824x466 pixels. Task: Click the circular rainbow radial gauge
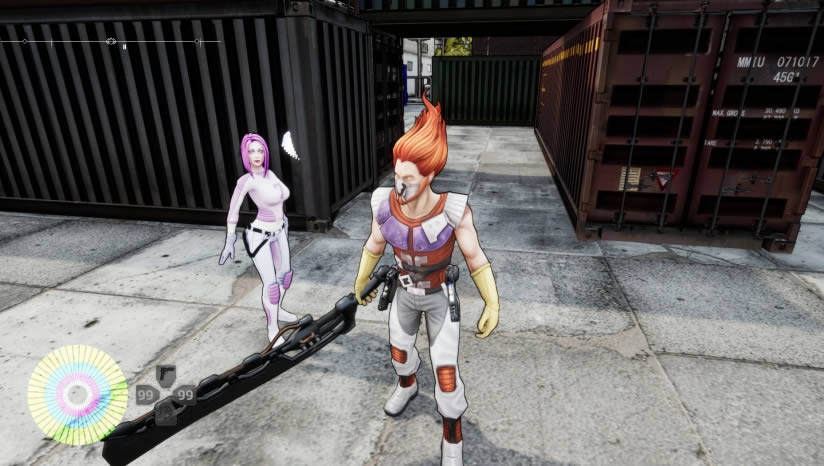coord(77,395)
